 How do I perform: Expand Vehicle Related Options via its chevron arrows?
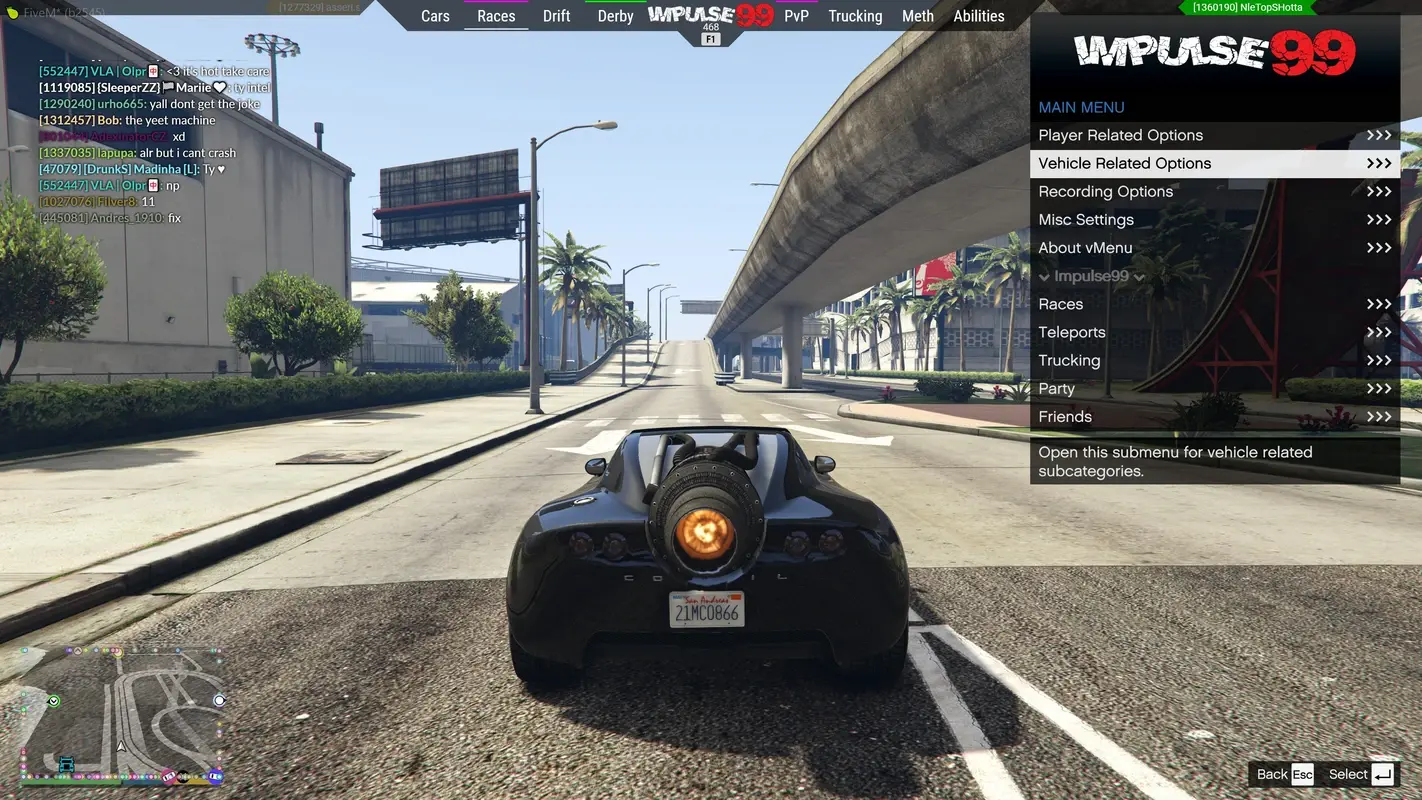pos(1381,162)
